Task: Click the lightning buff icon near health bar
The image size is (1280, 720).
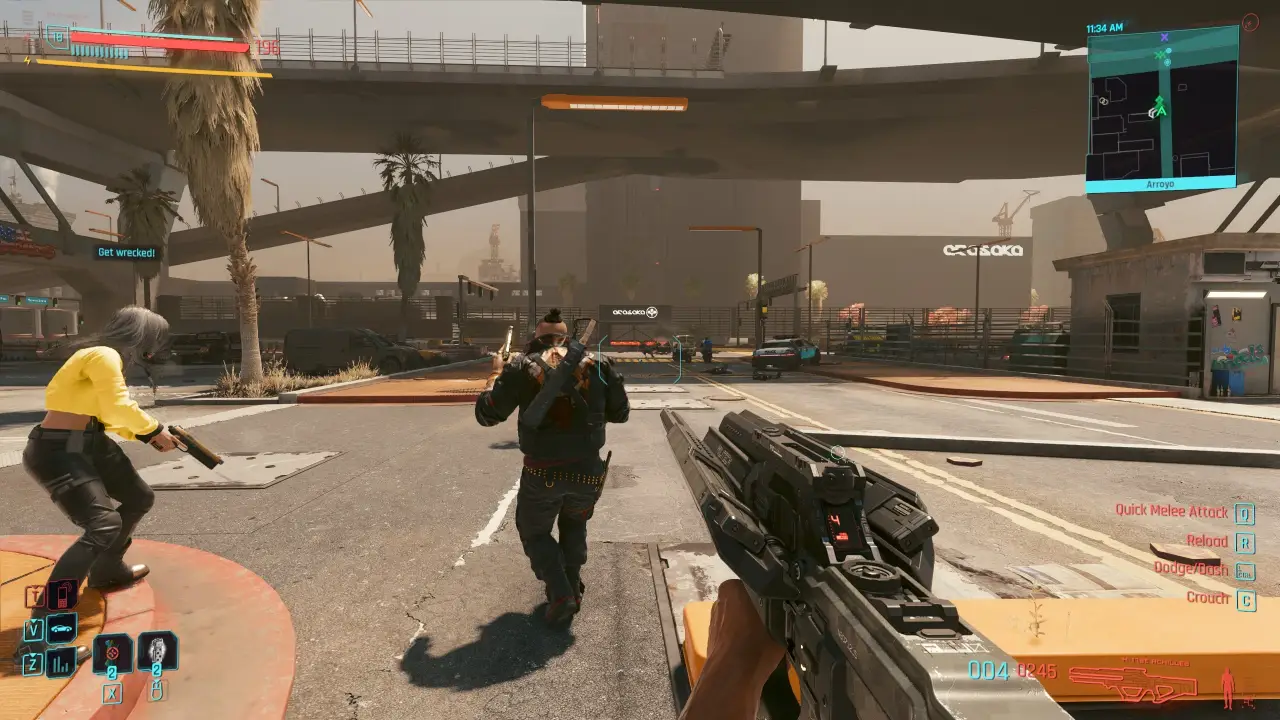Action: tap(27, 61)
